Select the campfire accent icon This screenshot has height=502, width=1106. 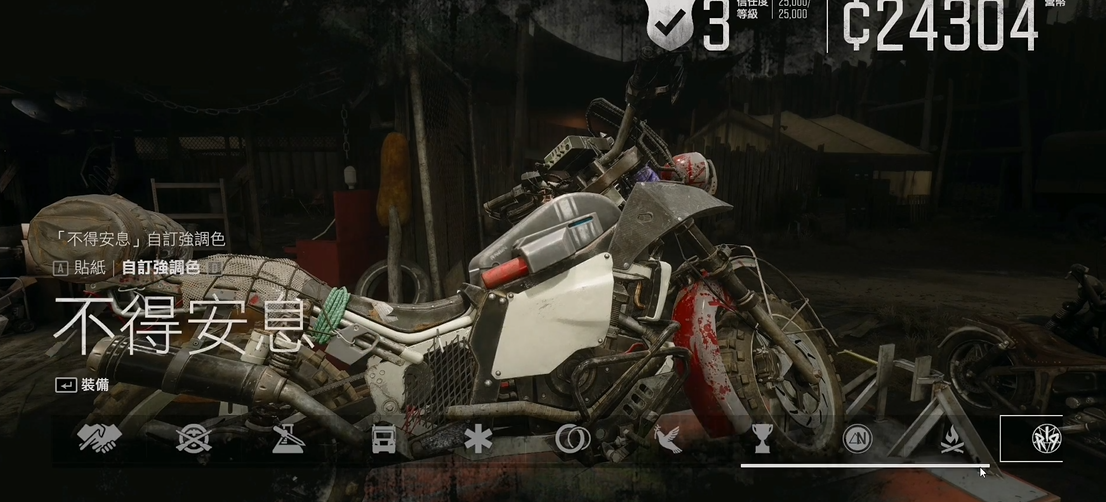tap(952, 438)
